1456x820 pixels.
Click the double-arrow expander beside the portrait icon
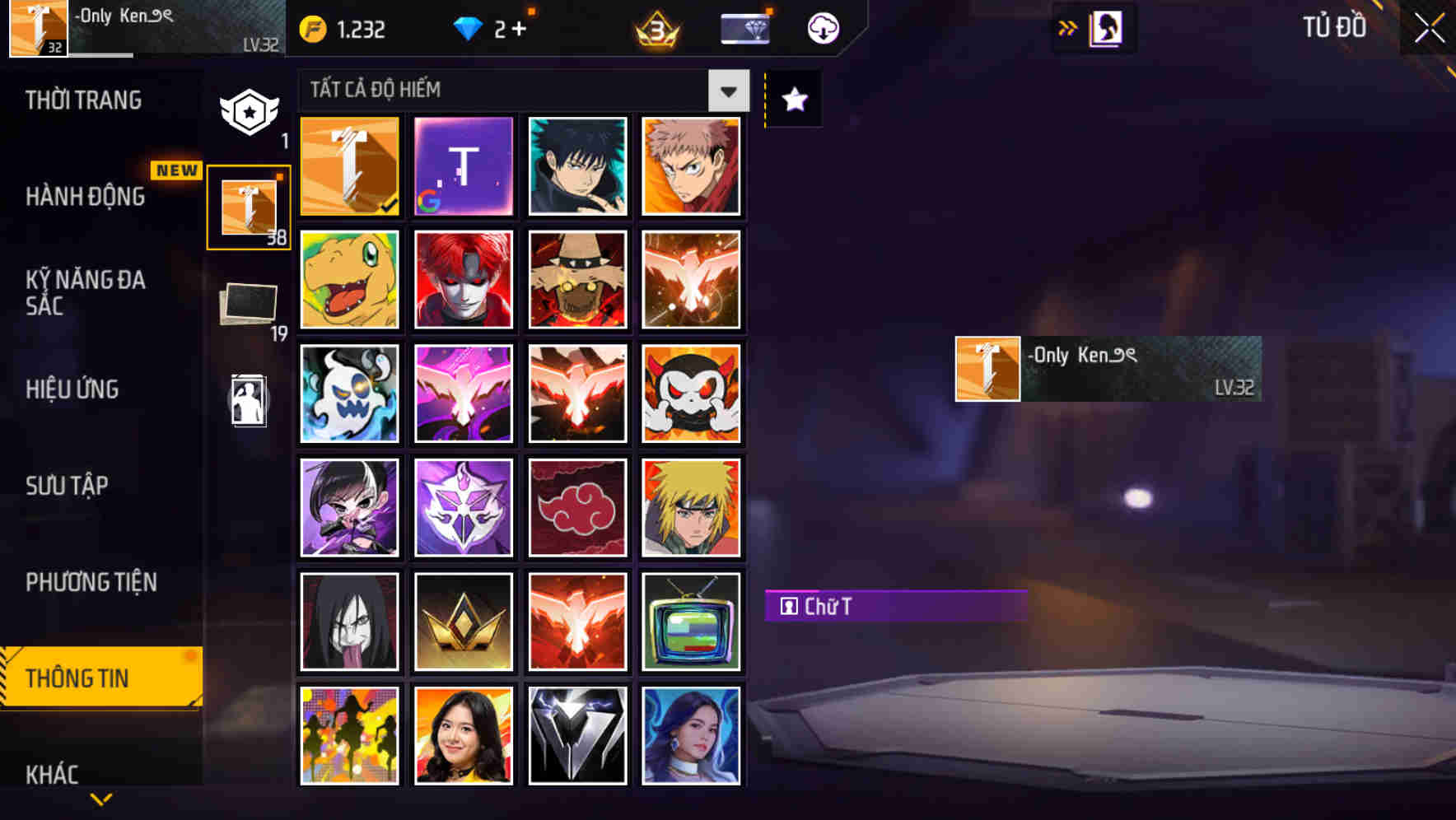click(x=1068, y=27)
